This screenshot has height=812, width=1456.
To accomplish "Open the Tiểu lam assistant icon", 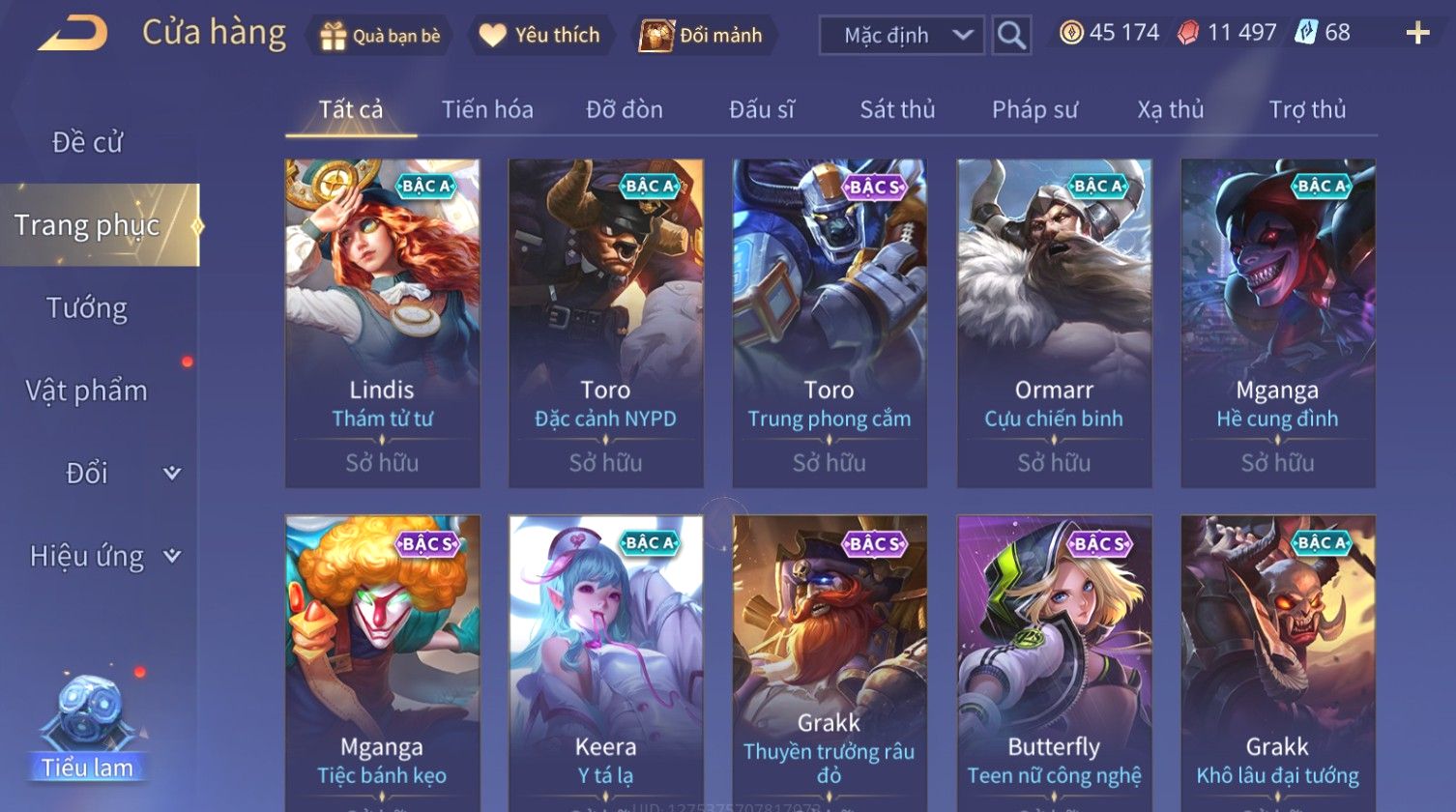I will point(87,727).
